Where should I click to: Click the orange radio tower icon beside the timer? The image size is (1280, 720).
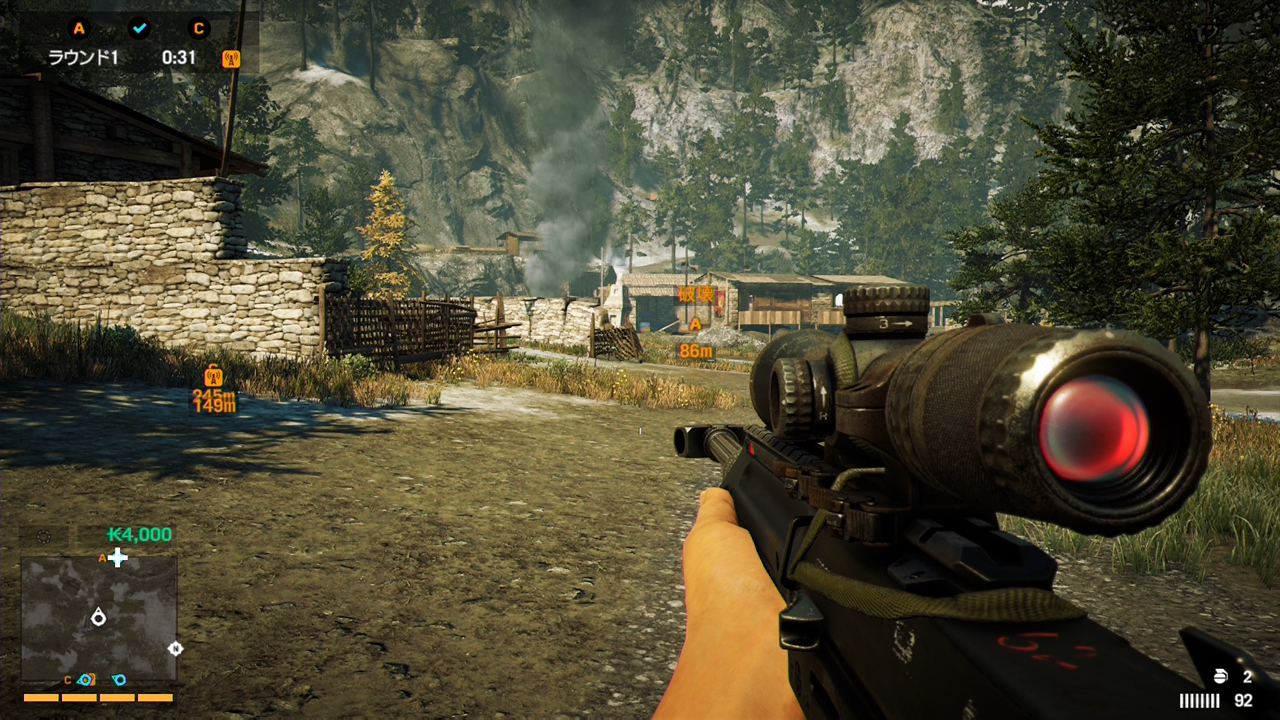(231, 59)
